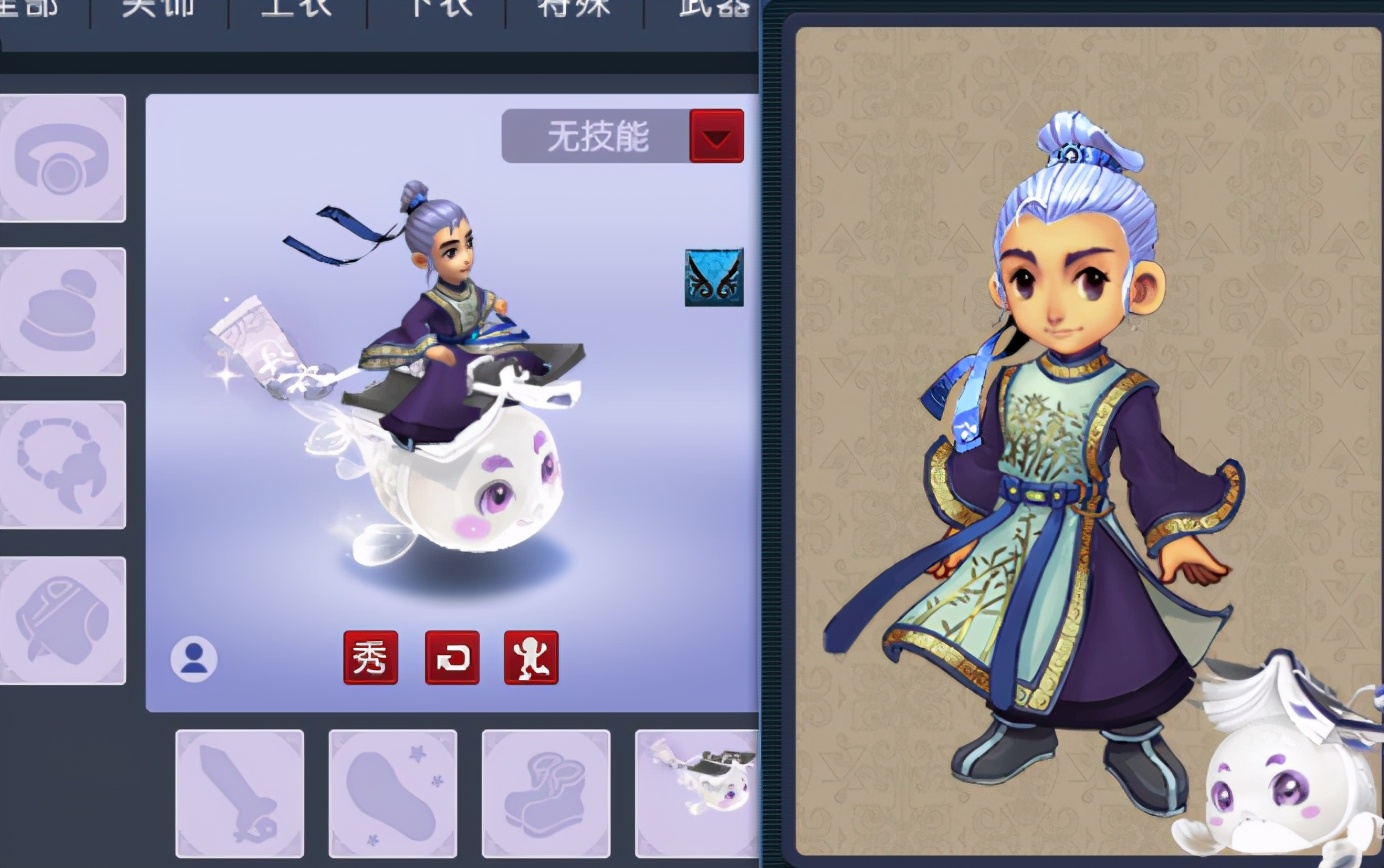Select the 上衣 tops tab

(x=295, y=8)
